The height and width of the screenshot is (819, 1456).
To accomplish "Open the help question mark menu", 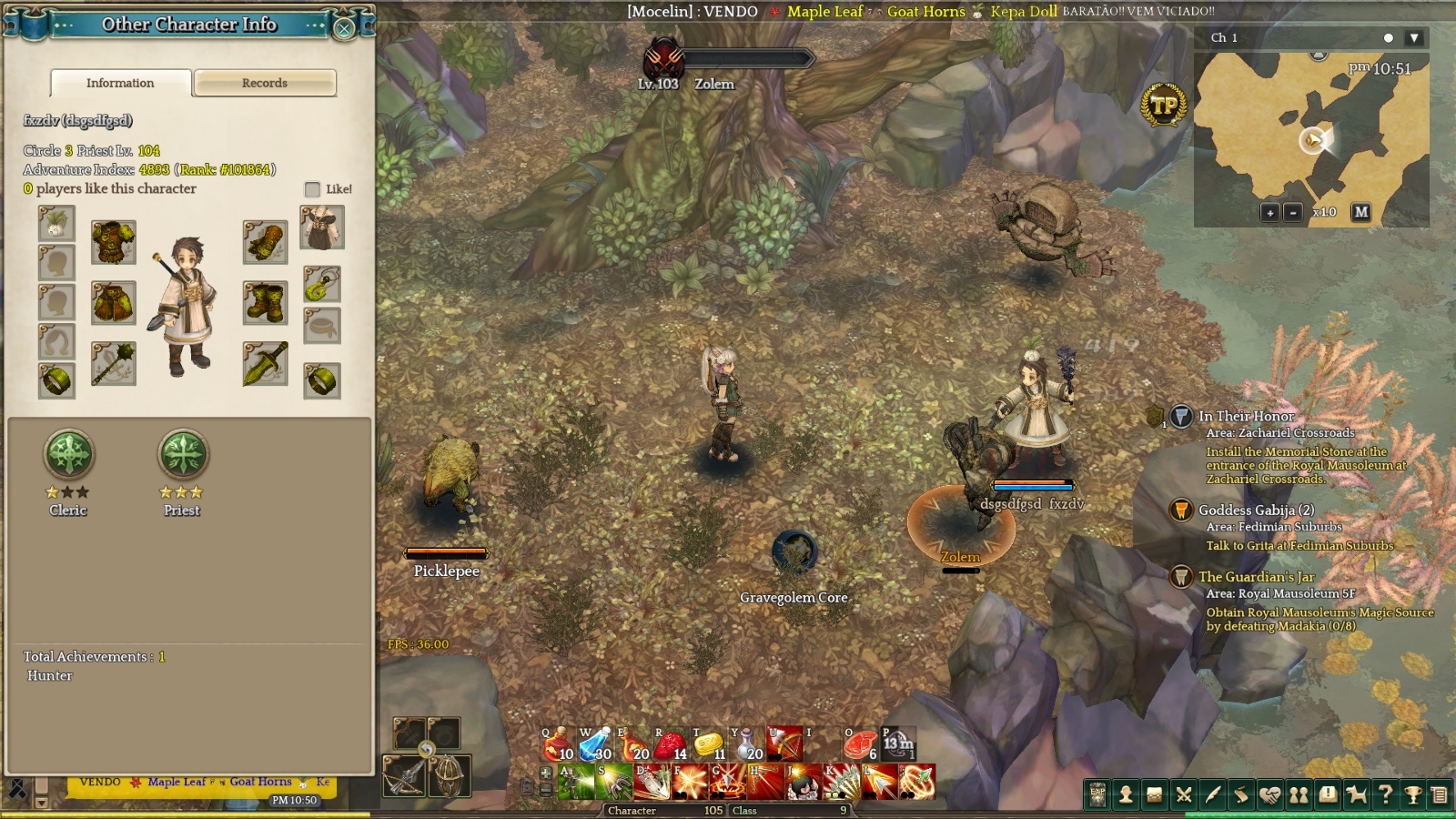I will [1385, 795].
